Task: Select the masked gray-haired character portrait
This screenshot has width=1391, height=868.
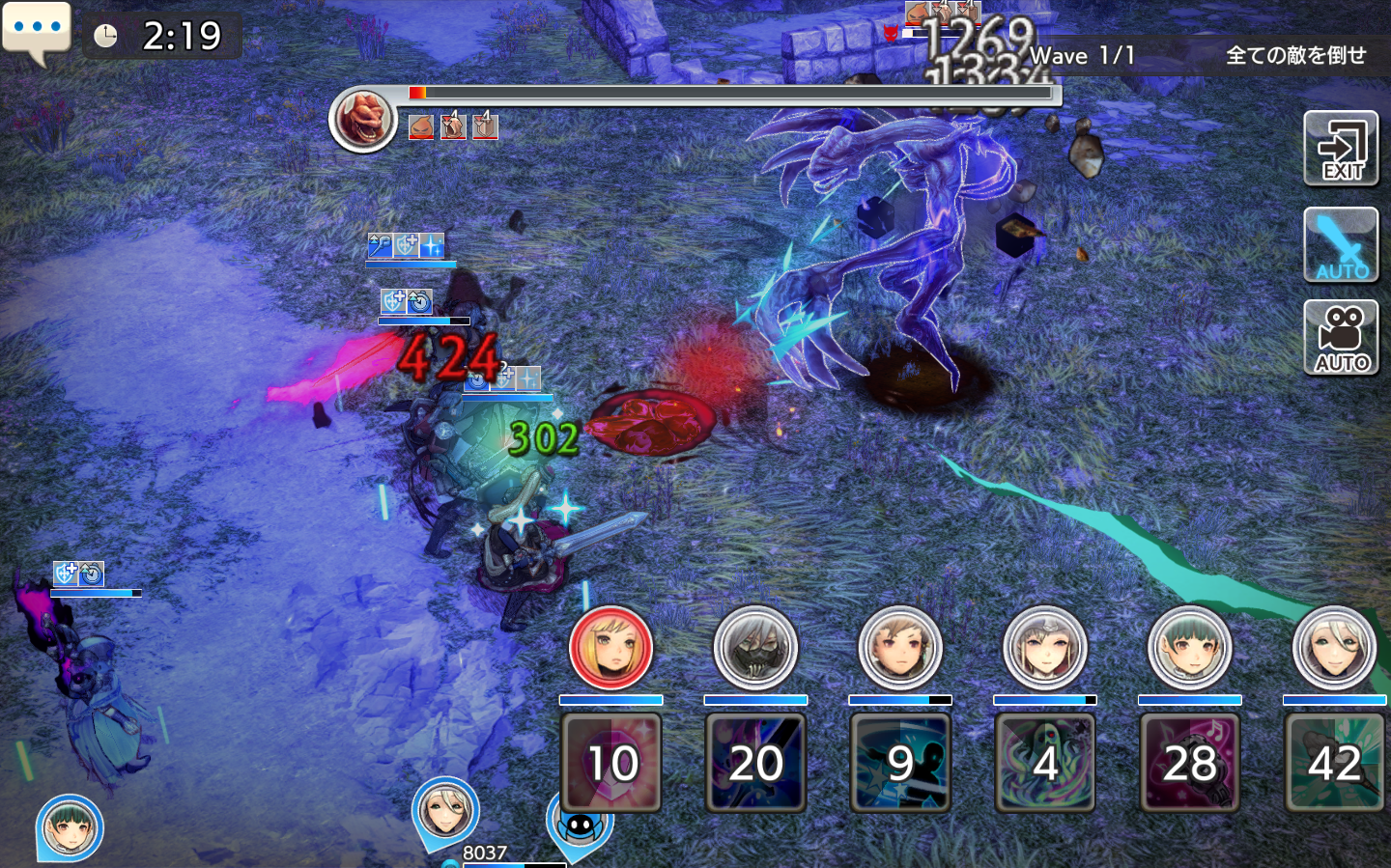Action: click(755, 648)
